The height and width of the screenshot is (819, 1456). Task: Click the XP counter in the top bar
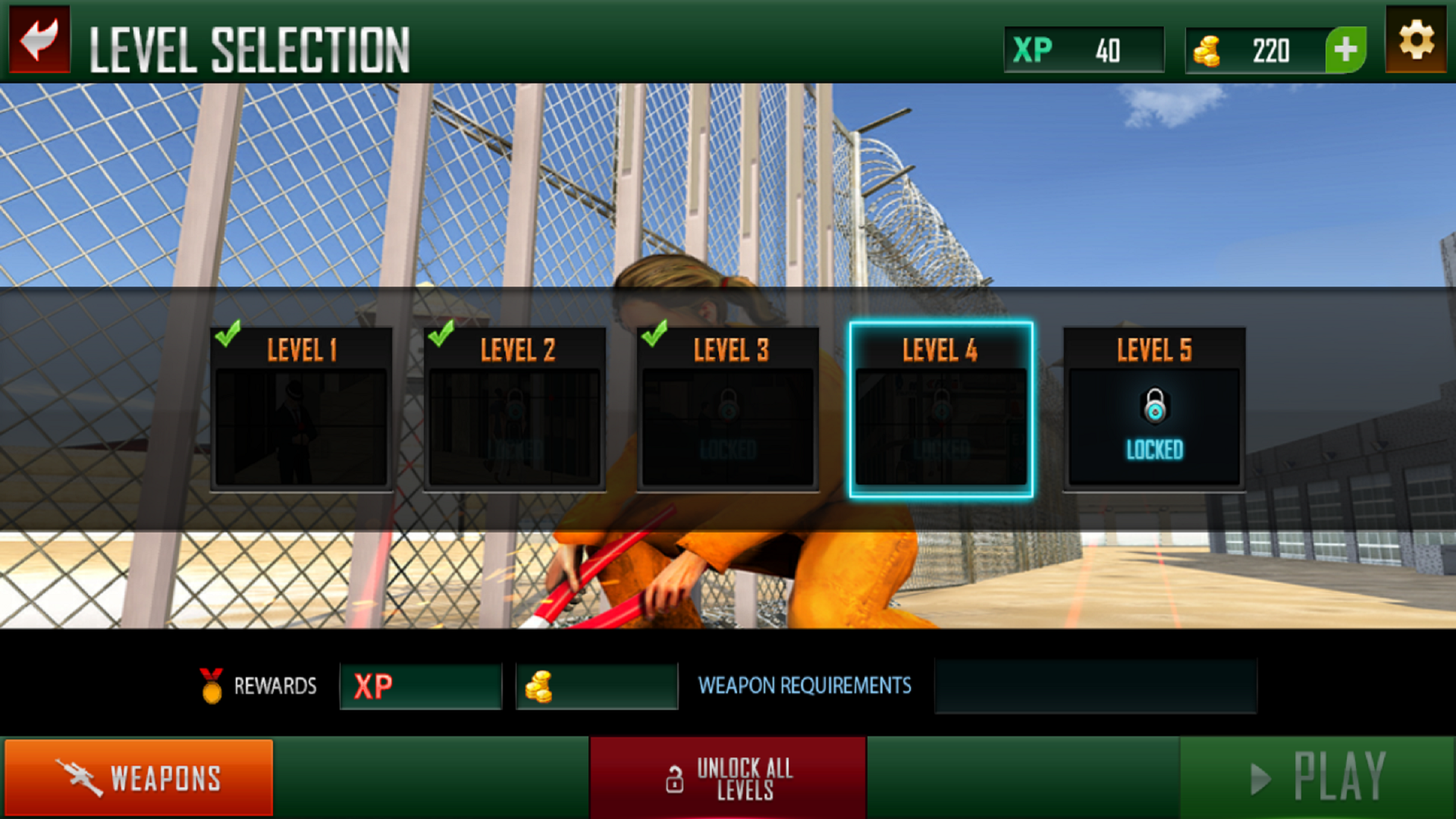pyautogui.click(x=1083, y=50)
